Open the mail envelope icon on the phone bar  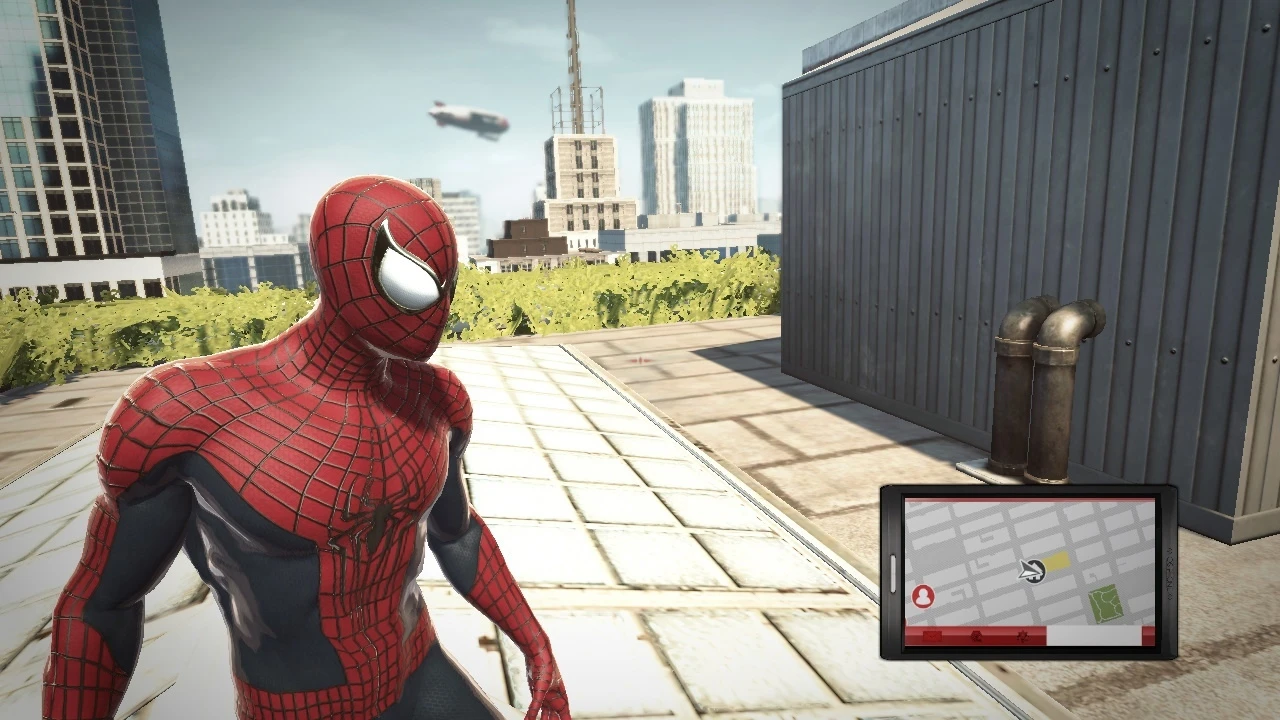pos(931,636)
